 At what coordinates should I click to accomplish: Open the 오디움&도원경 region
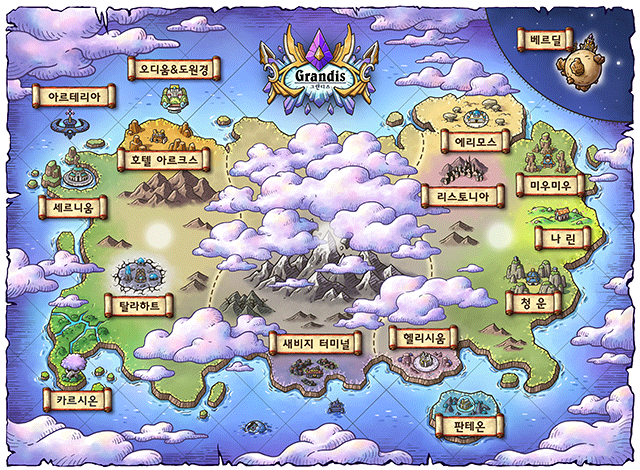[x=174, y=70]
